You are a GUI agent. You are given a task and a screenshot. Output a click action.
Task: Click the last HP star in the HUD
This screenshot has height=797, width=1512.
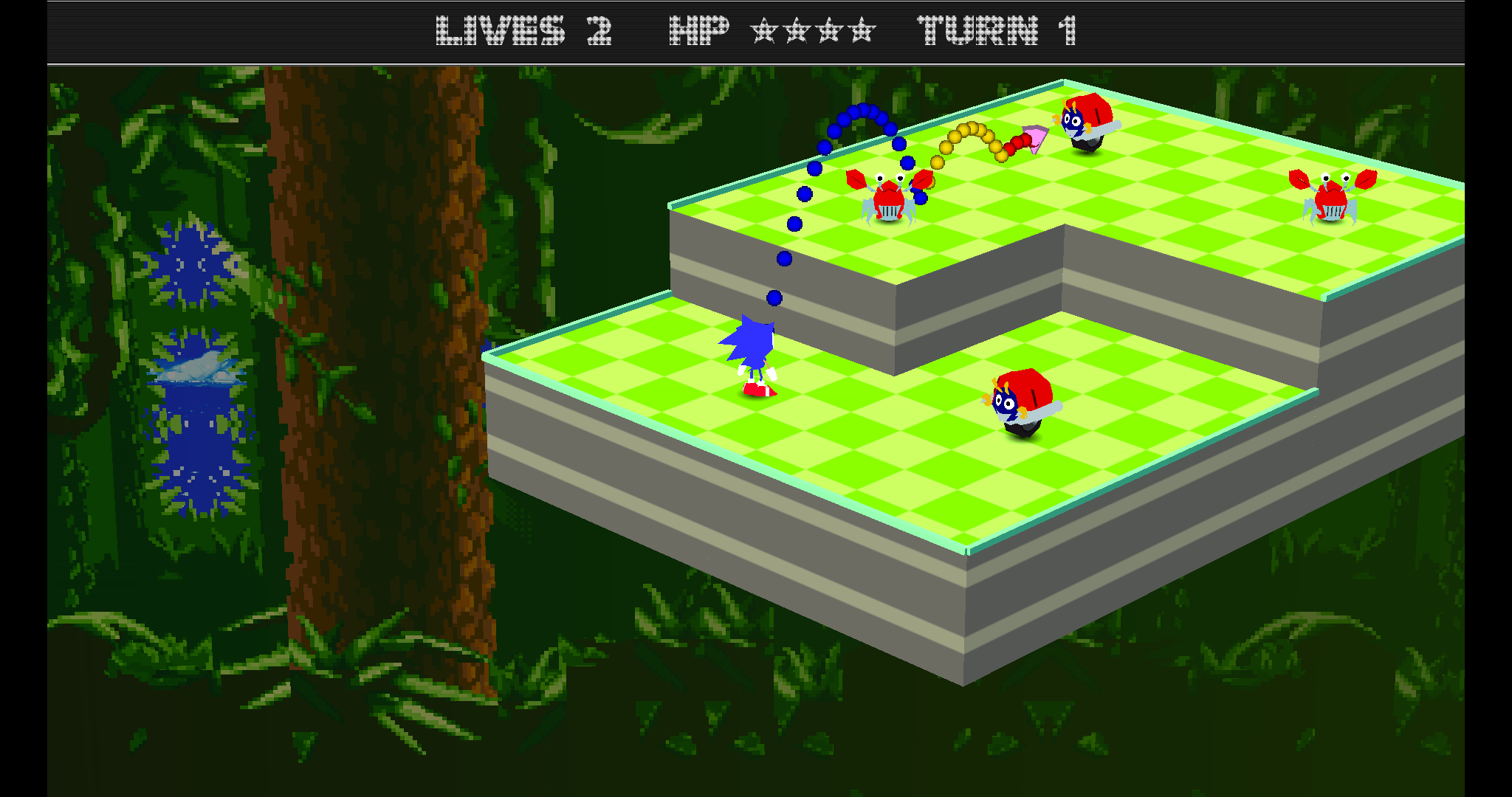pyautogui.click(x=861, y=32)
